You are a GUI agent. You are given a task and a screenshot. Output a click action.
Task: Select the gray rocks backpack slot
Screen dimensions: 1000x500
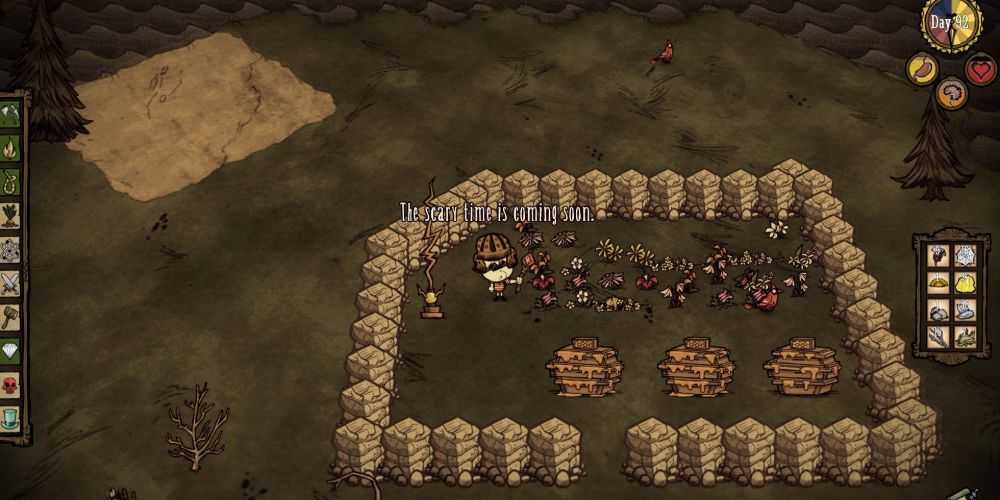tap(937, 311)
